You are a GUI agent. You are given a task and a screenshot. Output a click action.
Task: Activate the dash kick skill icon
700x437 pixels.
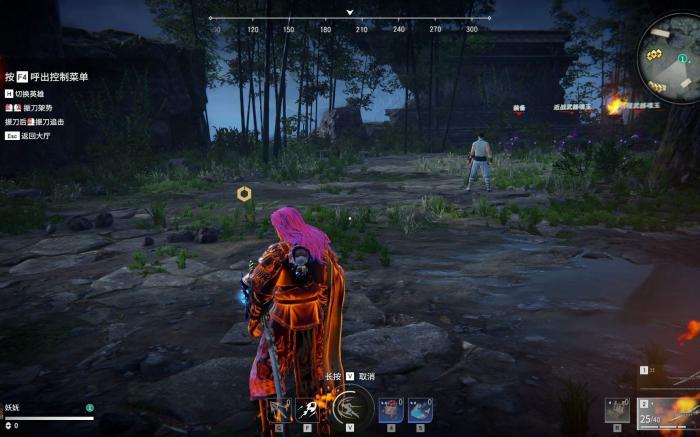tap(308, 410)
